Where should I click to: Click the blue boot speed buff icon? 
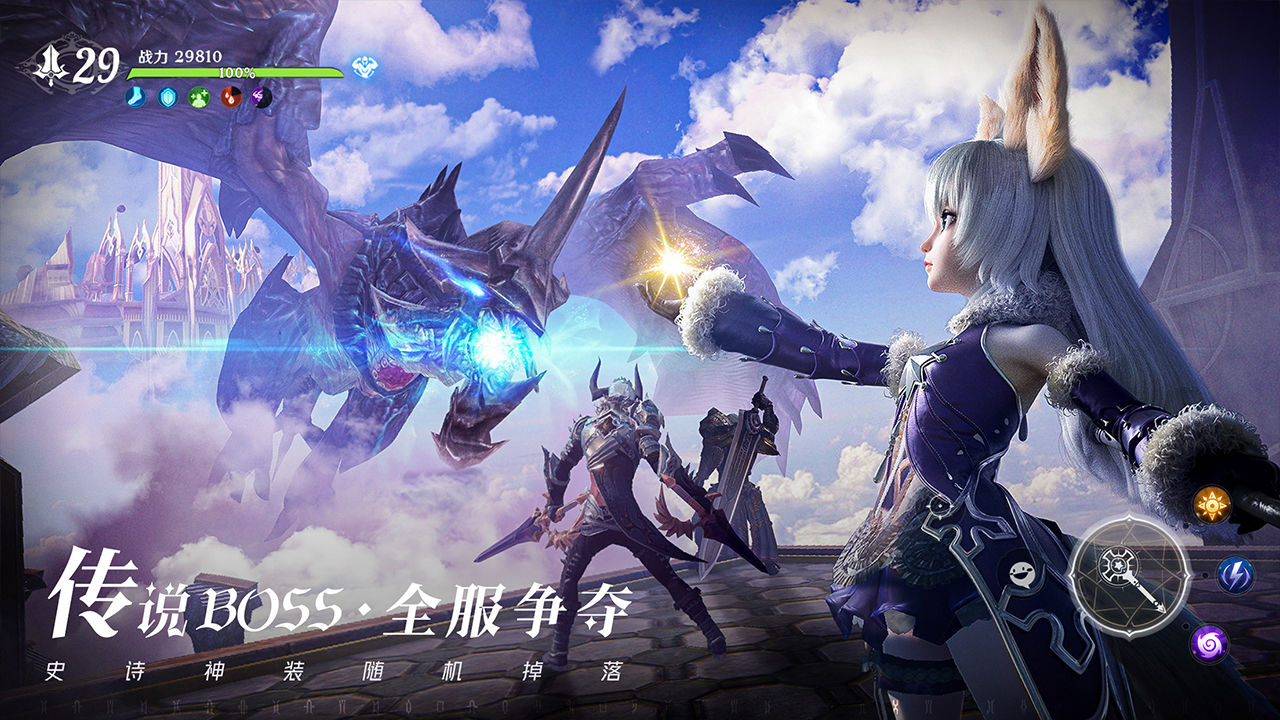point(136,97)
